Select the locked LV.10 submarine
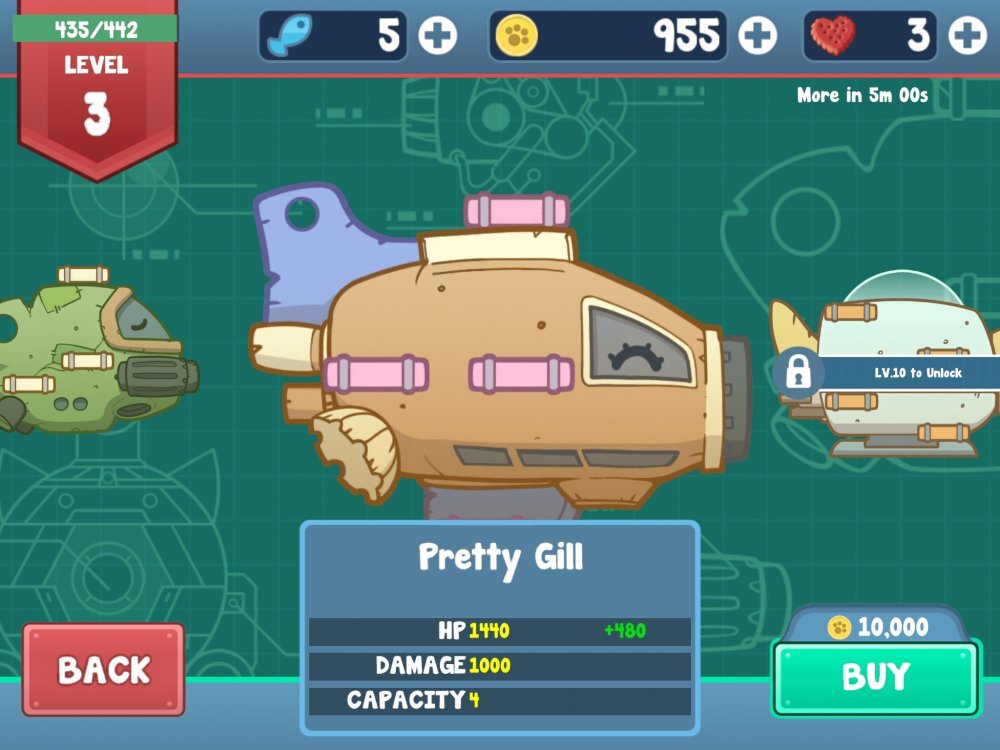Image resolution: width=1000 pixels, height=750 pixels. coord(900,375)
